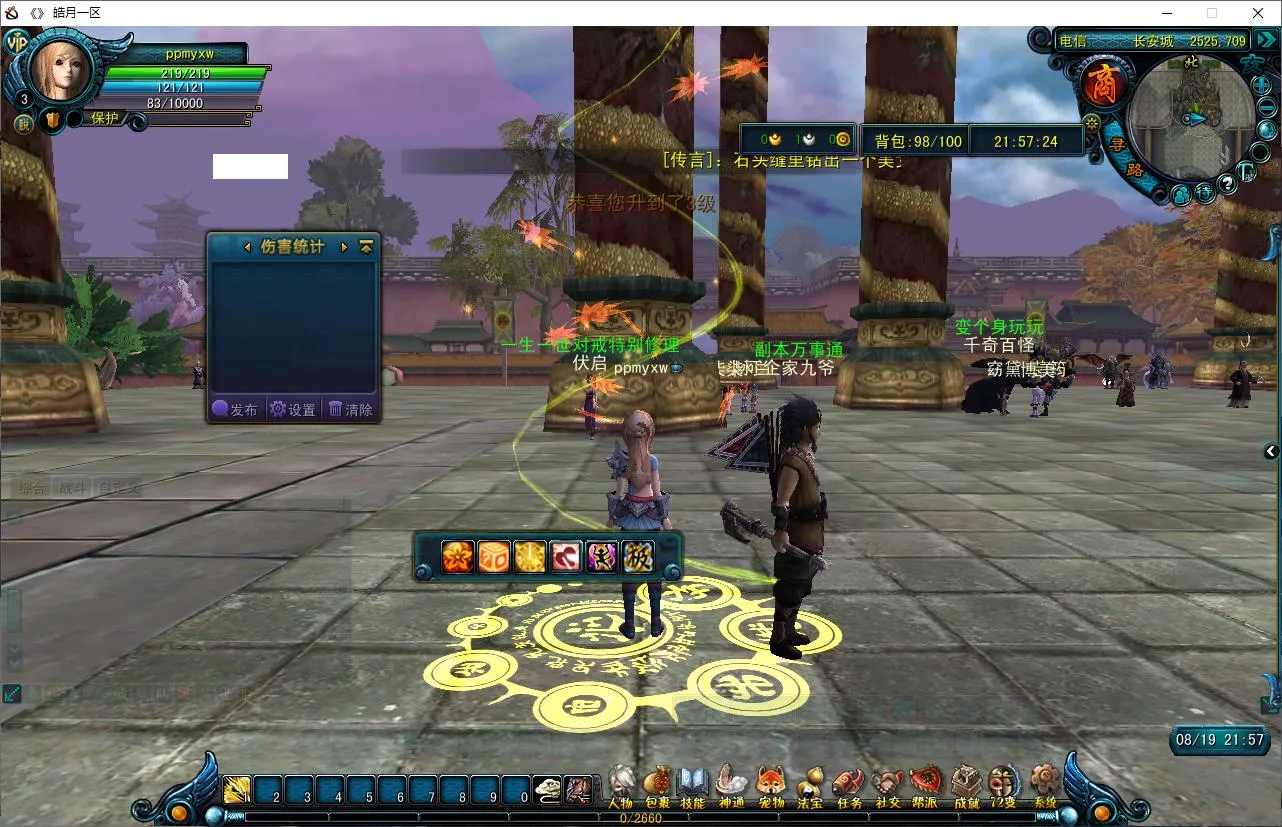Click the 寻路 pathfinding button
The width and height of the screenshot is (1282, 827).
pos(1125,157)
